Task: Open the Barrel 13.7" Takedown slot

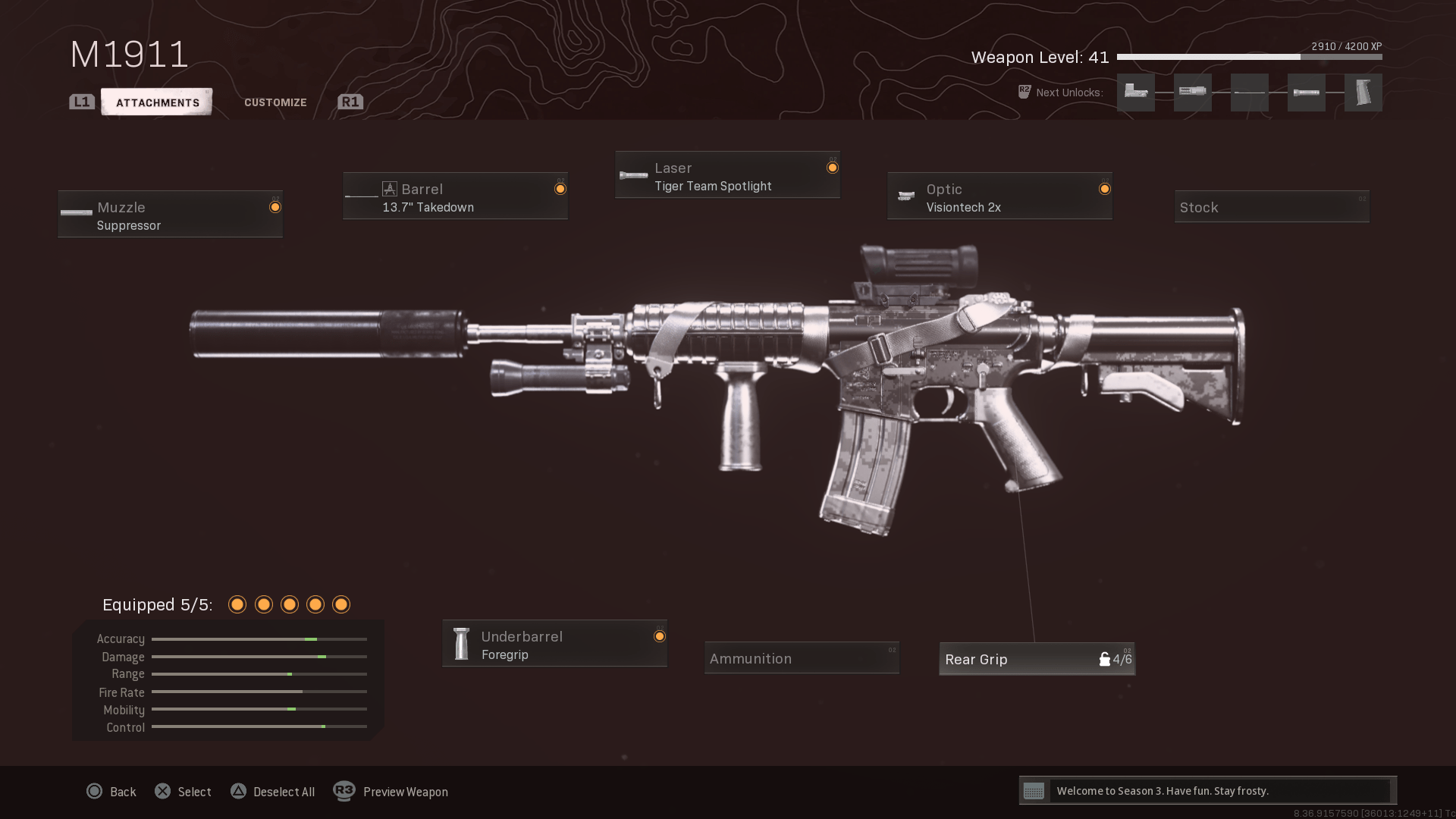Action: [455, 196]
